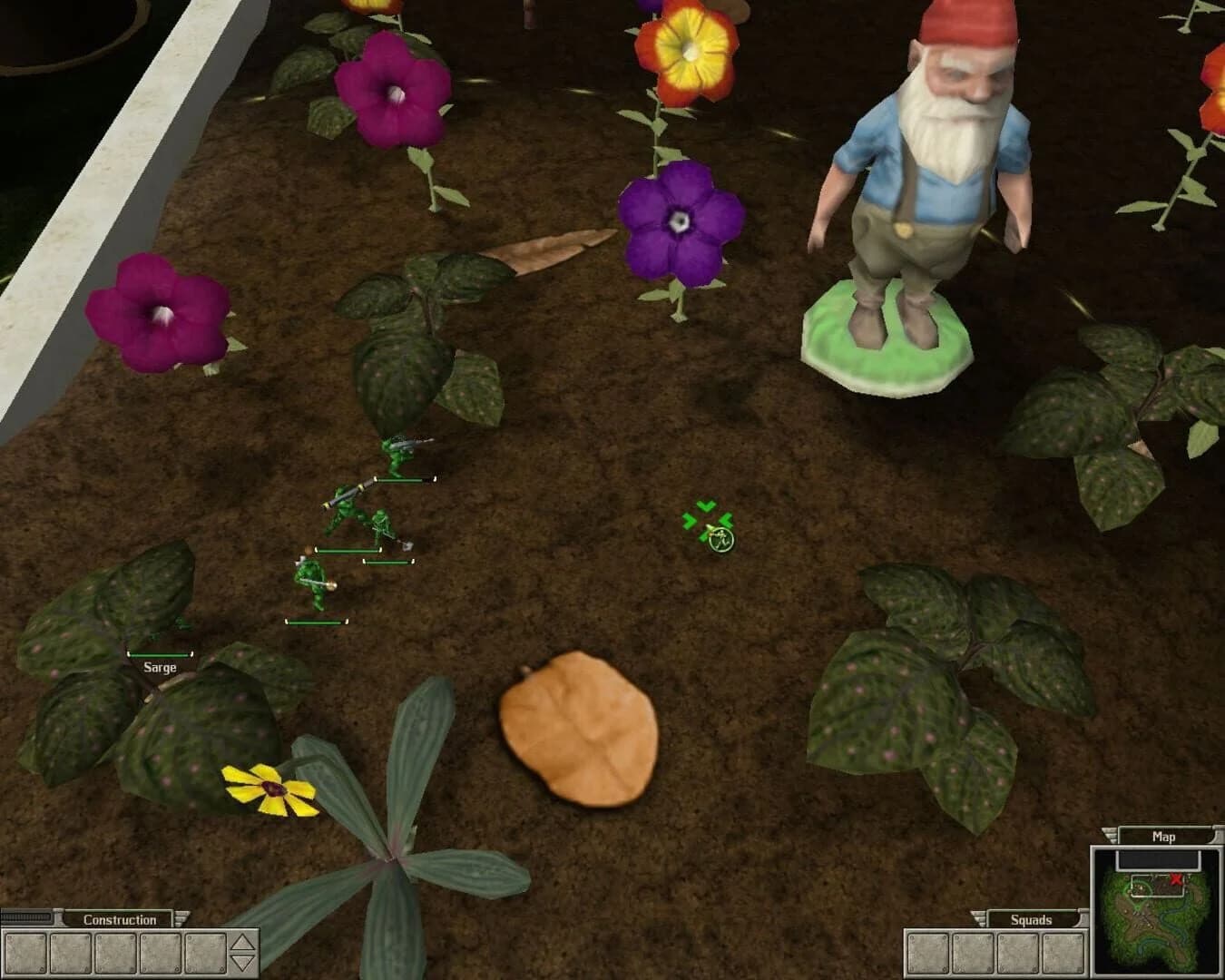Collapse the Construction panel with its wing arrow
Screen dimensions: 1225x980
pyautogui.click(x=180, y=918)
